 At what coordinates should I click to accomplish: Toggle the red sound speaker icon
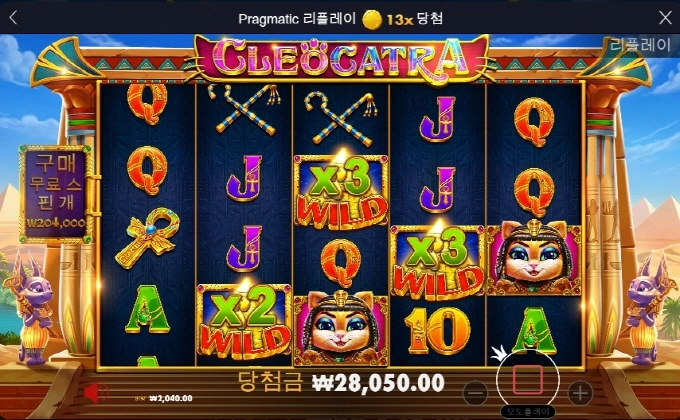click(x=96, y=392)
